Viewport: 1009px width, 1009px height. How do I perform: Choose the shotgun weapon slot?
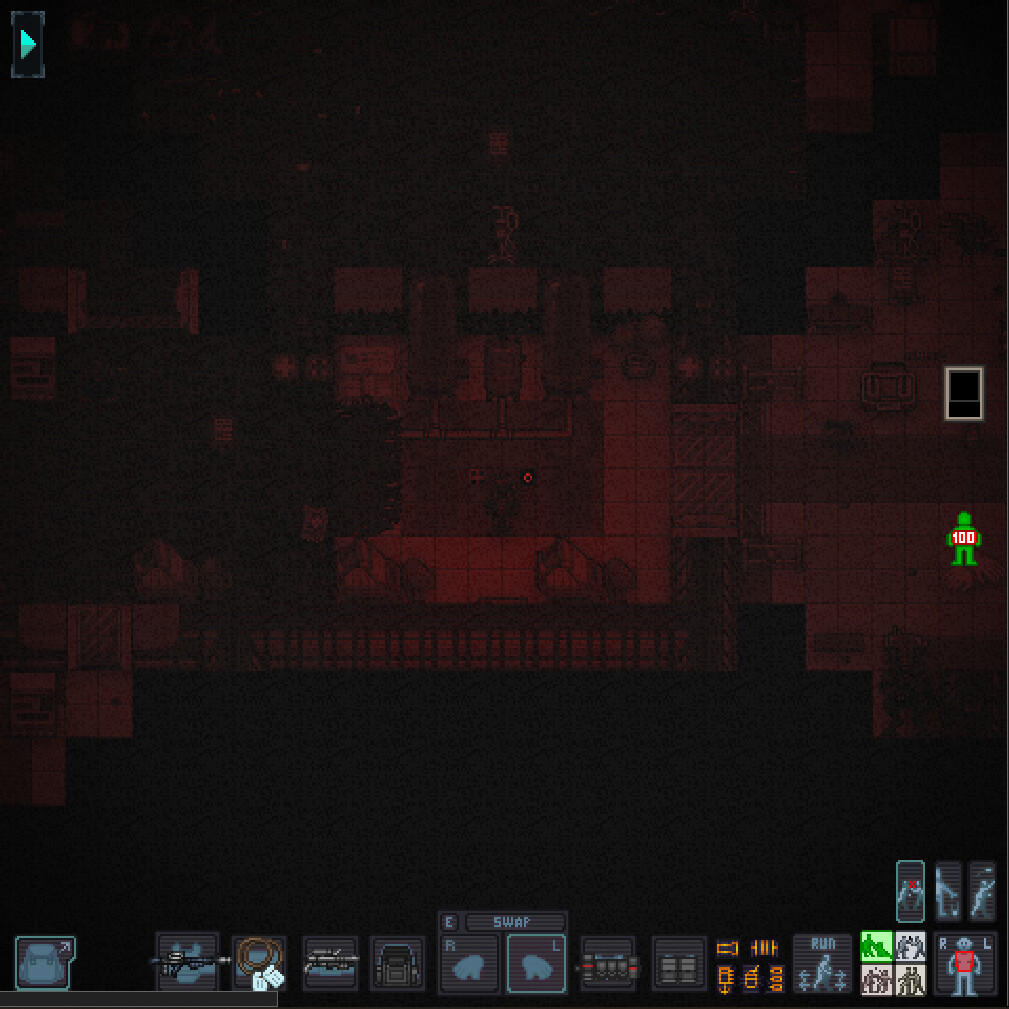[x=331, y=963]
